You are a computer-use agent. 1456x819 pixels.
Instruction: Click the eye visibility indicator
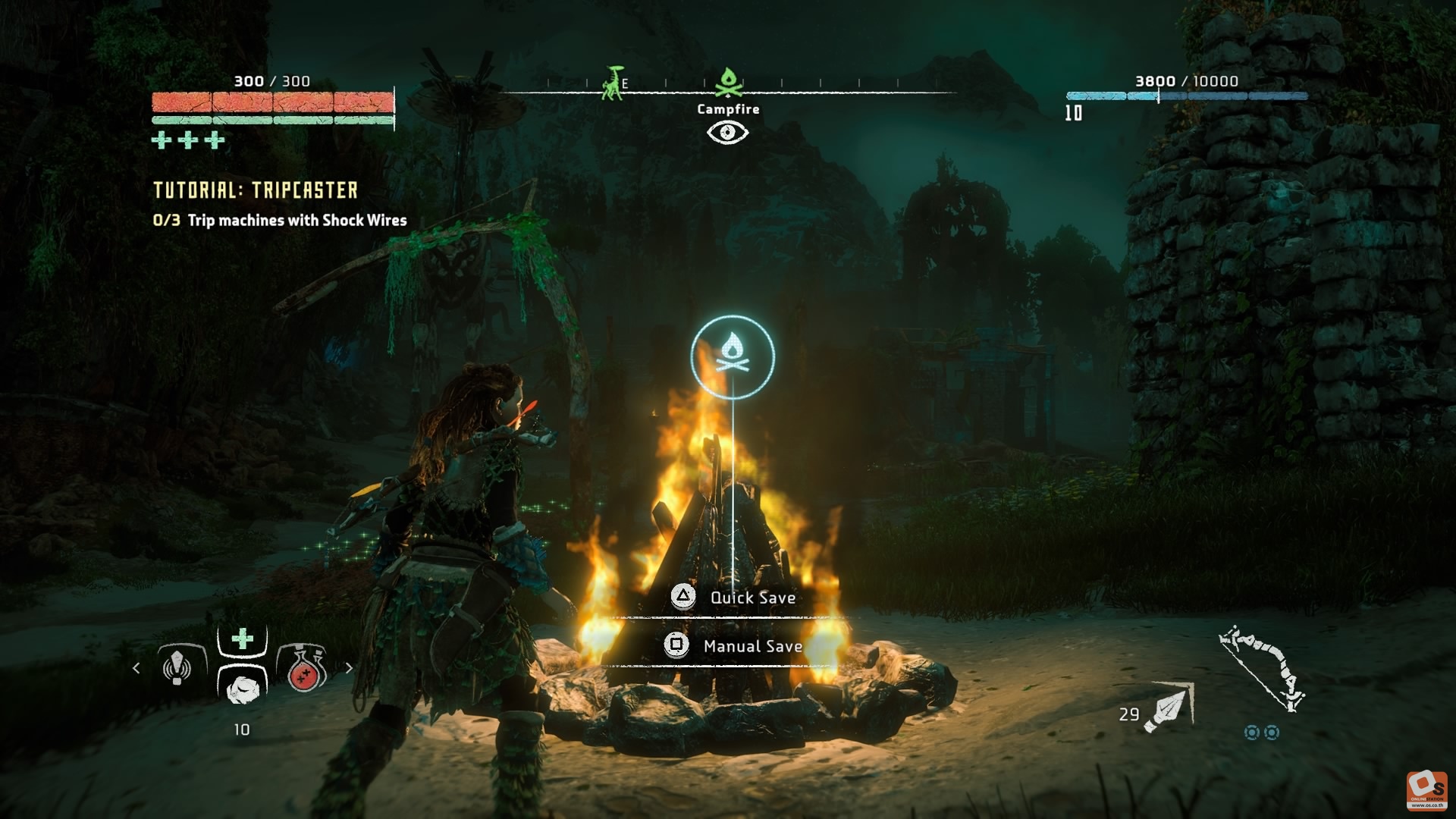[727, 133]
